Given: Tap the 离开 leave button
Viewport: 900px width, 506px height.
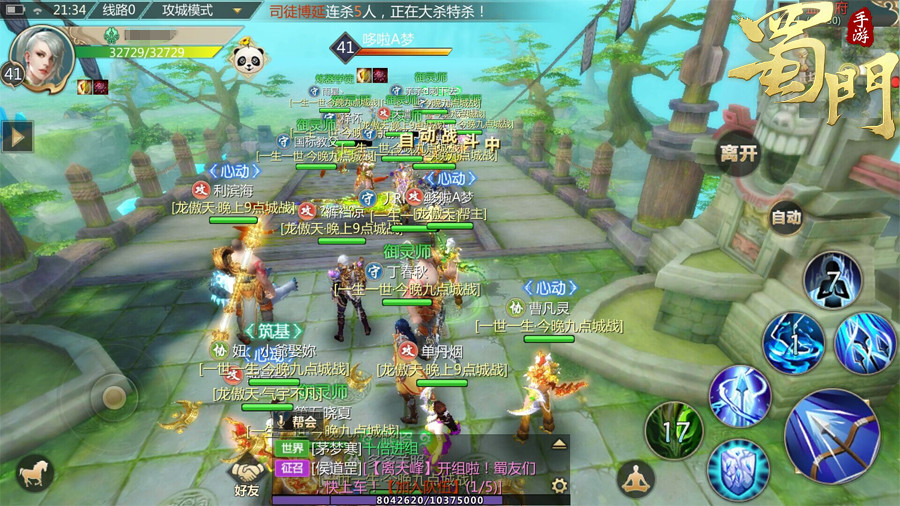Looking at the screenshot, I should pyautogui.click(x=740, y=154).
